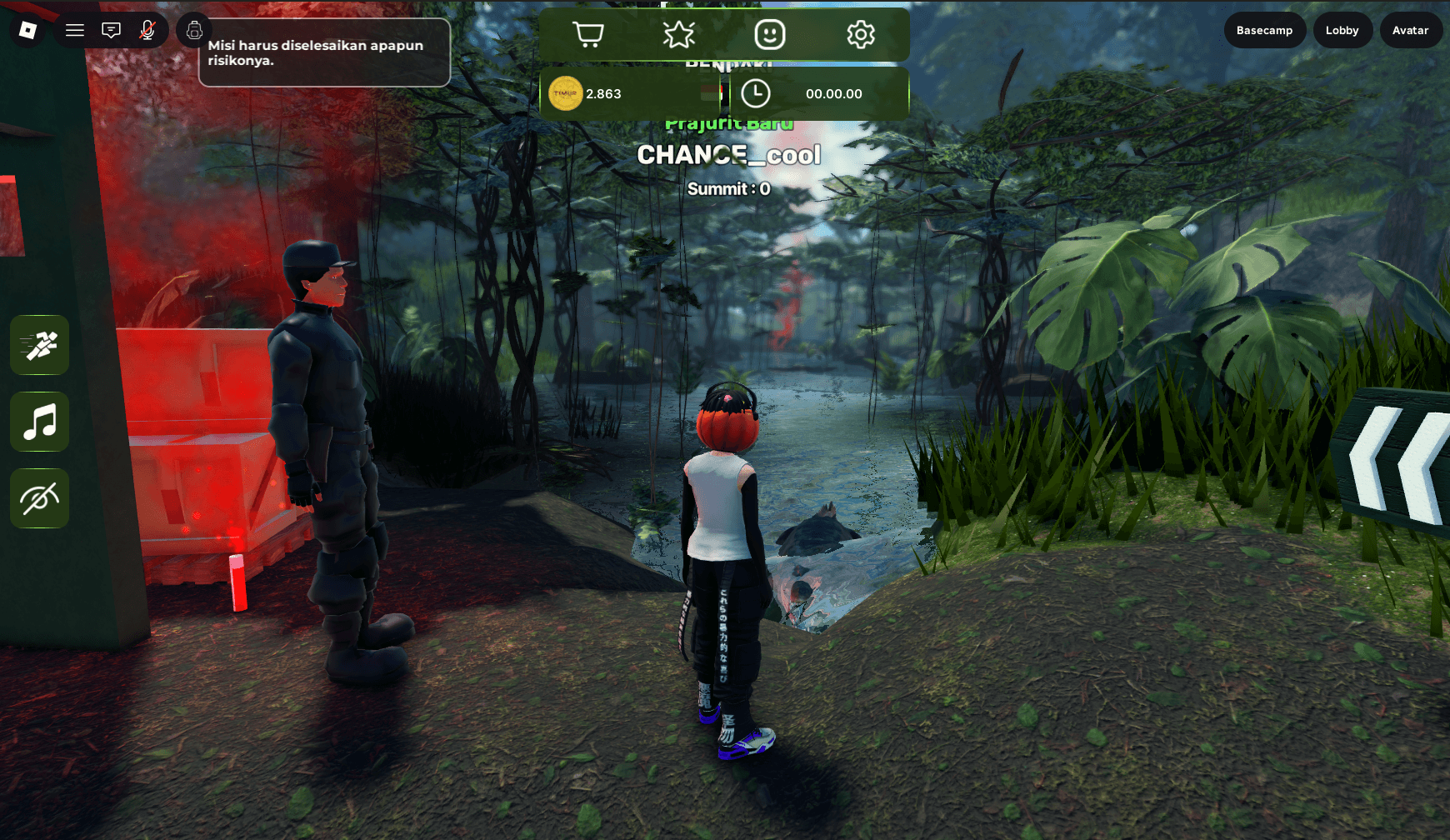Screen dimensions: 1450x840
Task: Open the backpack inventory icon
Action: pyautogui.click(x=194, y=31)
